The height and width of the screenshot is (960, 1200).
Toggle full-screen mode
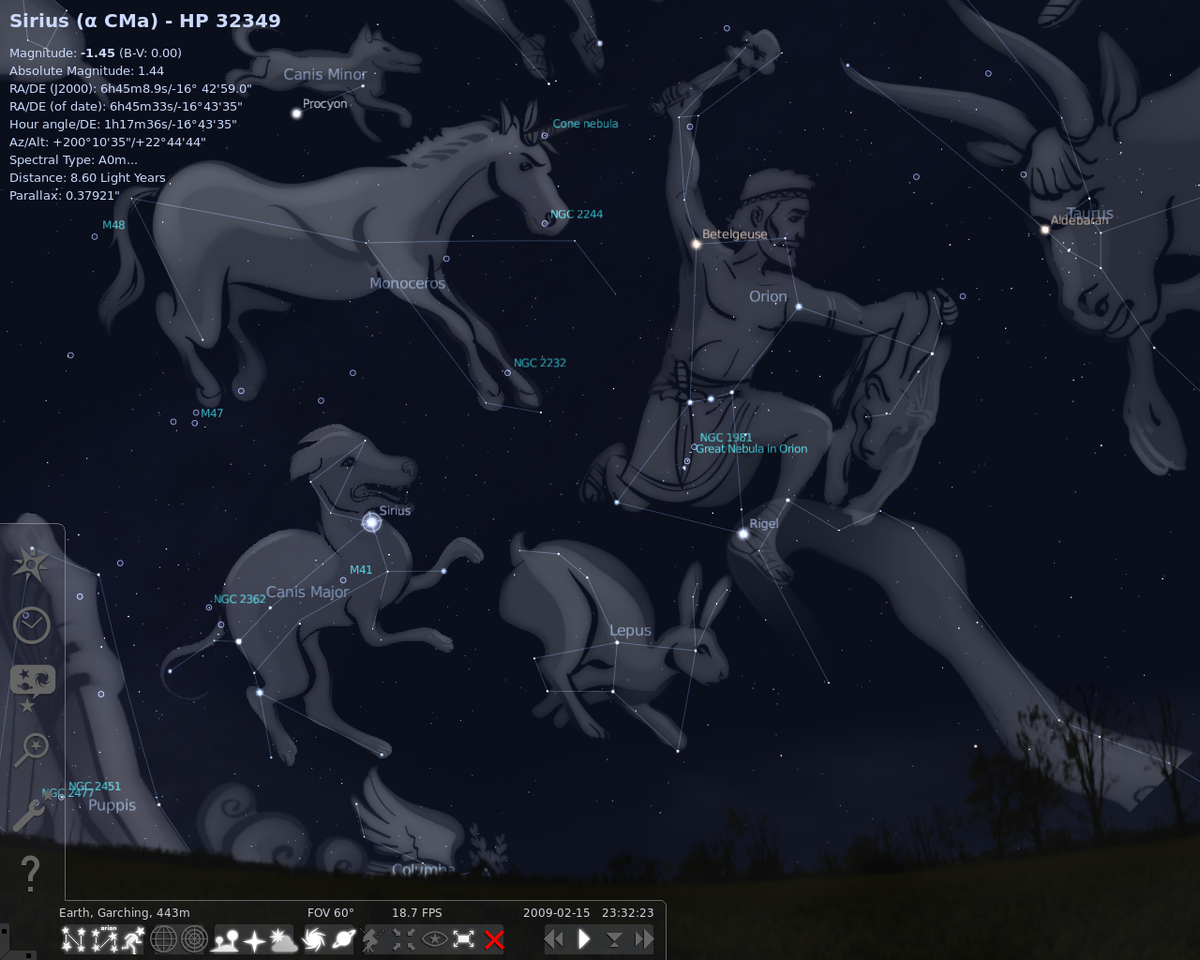(x=464, y=939)
